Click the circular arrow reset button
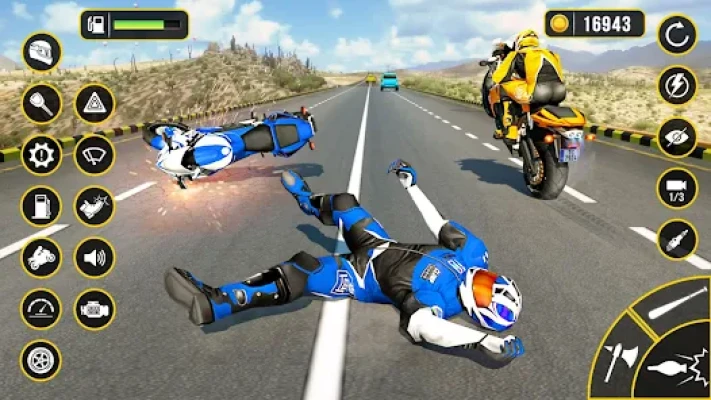The image size is (711, 400). pyautogui.click(x=677, y=34)
